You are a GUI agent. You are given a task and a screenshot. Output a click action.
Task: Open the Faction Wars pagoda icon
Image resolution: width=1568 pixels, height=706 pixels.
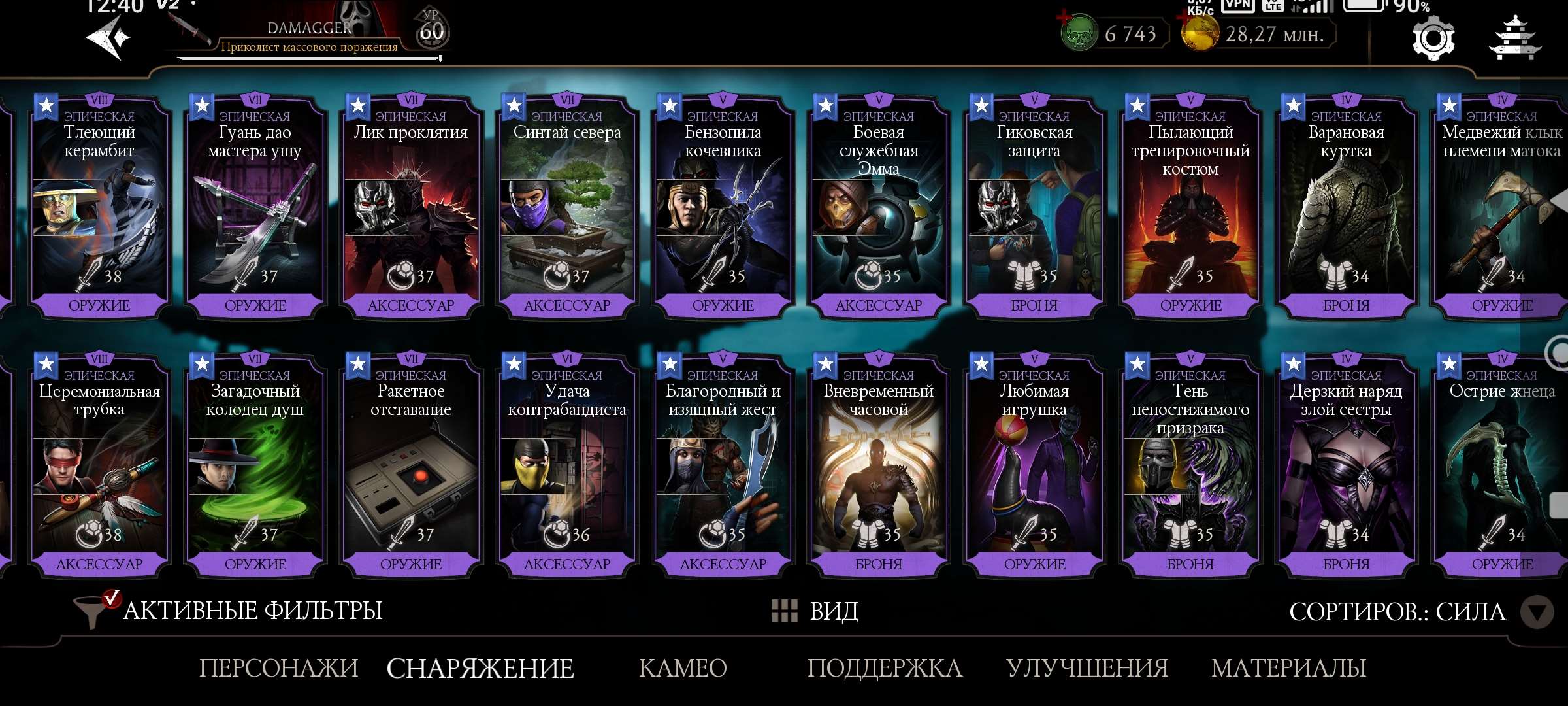coord(1517,39)
